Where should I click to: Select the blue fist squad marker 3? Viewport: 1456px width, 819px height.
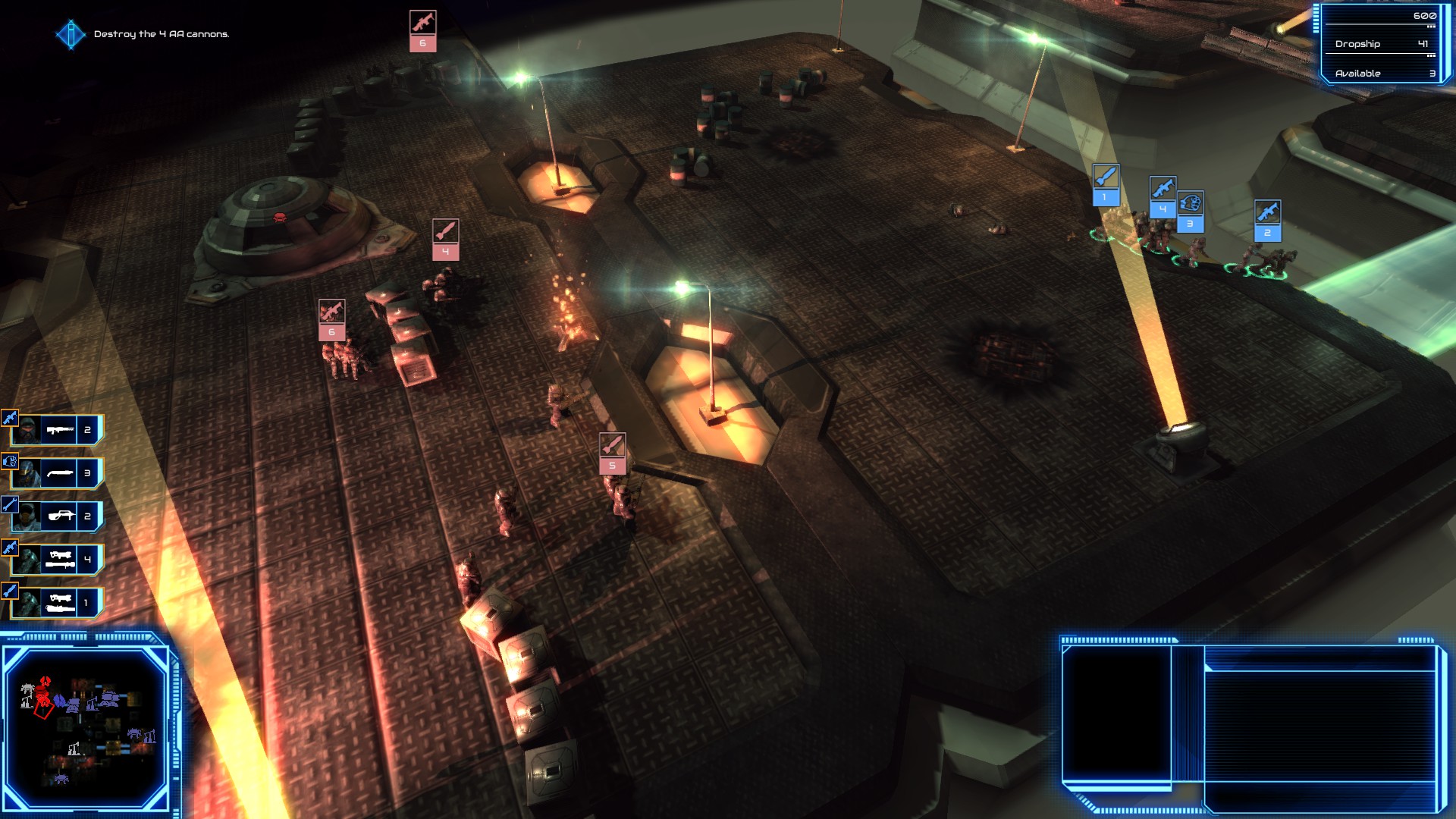[x=1190, y=212]
